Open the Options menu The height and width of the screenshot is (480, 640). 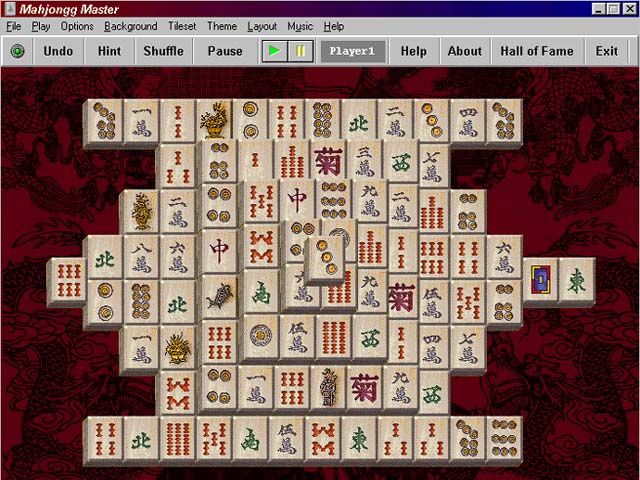tap(77, 26)
